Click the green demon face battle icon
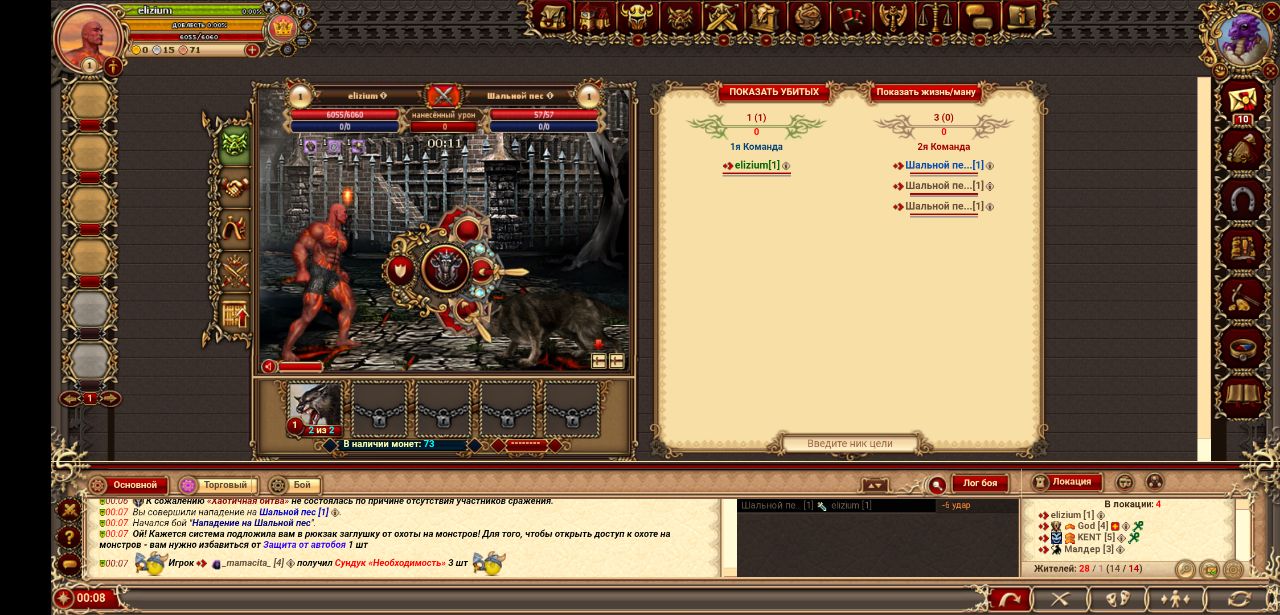 click(x=235, y=144)
